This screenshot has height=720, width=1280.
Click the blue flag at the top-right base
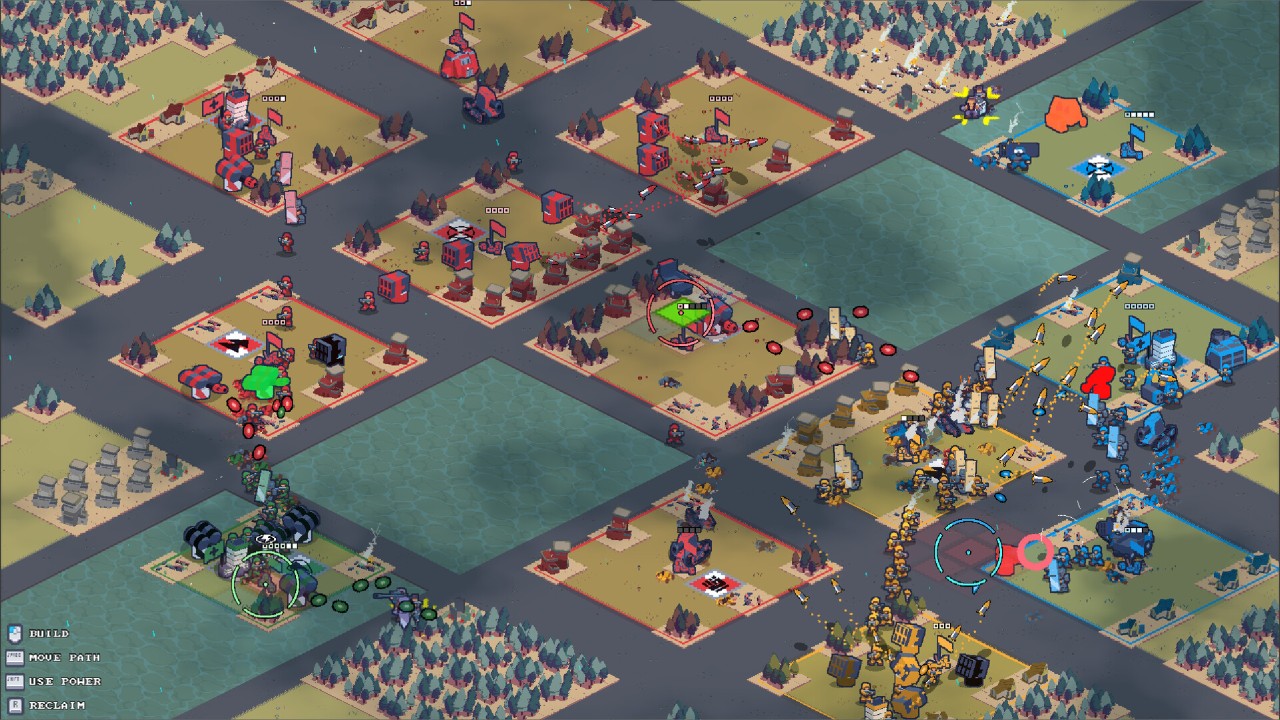click(1137, 133)
